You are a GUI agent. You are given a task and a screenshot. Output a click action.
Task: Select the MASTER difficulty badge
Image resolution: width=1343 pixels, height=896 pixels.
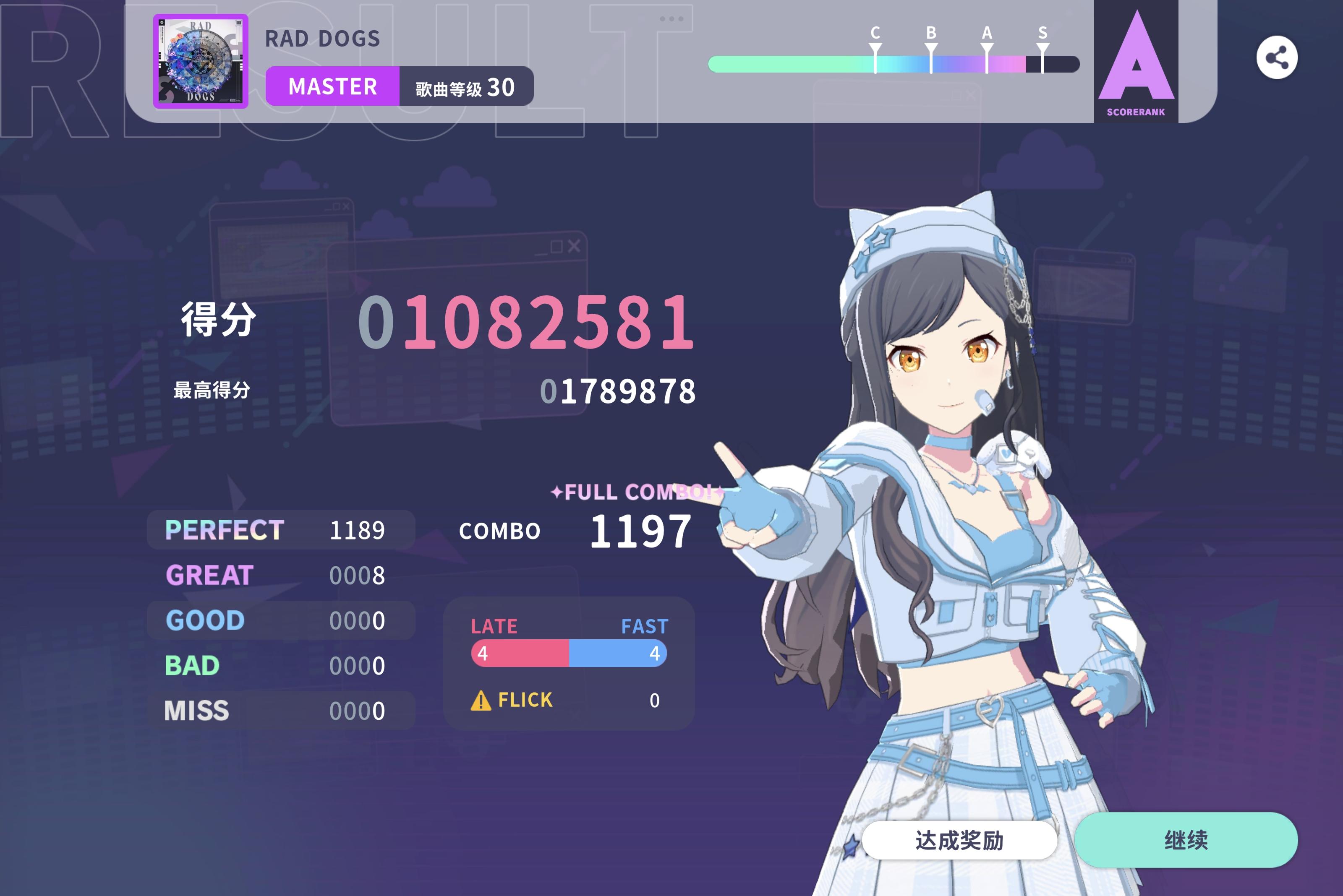[333, 86]
